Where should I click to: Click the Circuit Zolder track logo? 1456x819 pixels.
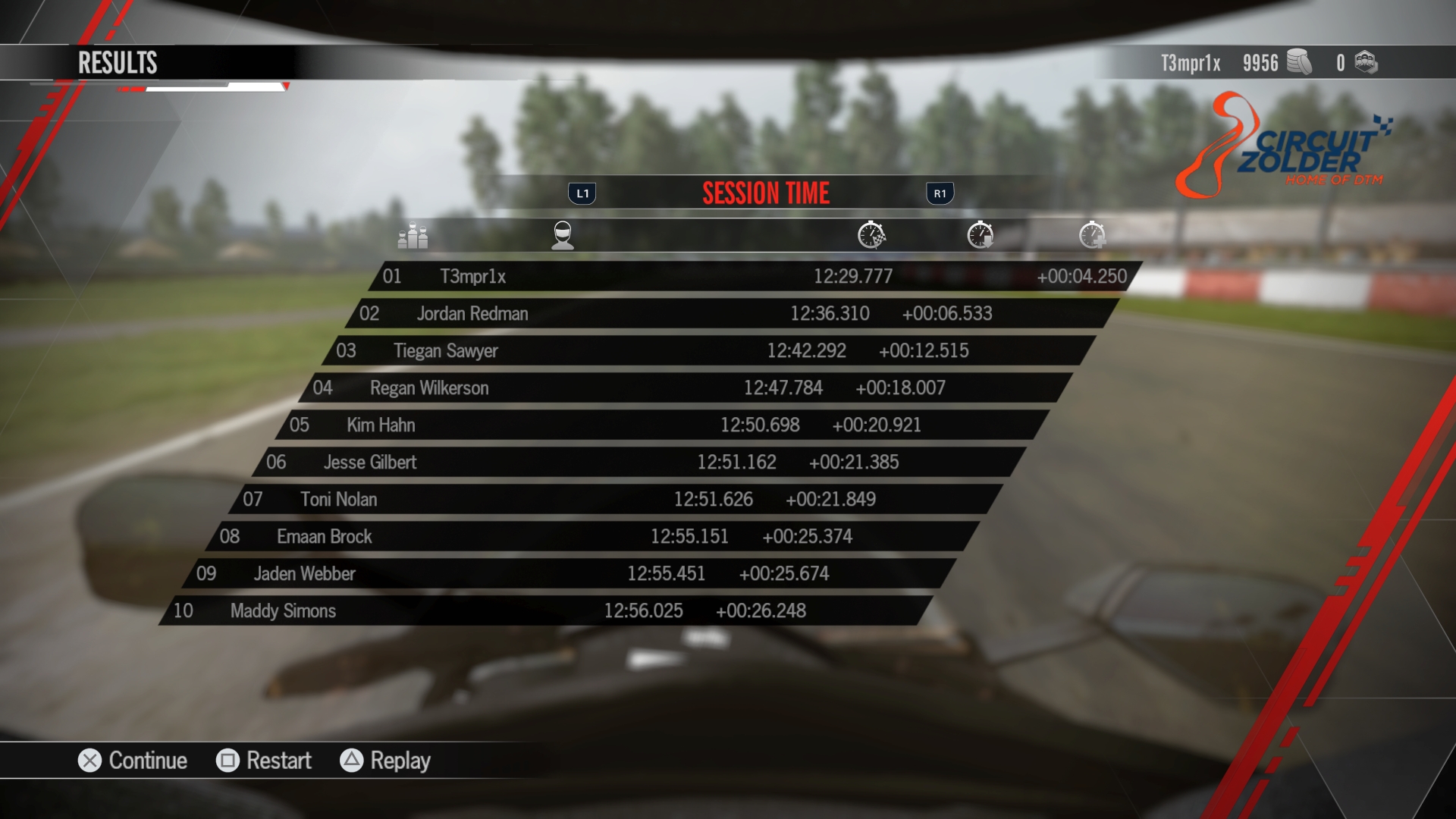click(x=1301, y=140)
